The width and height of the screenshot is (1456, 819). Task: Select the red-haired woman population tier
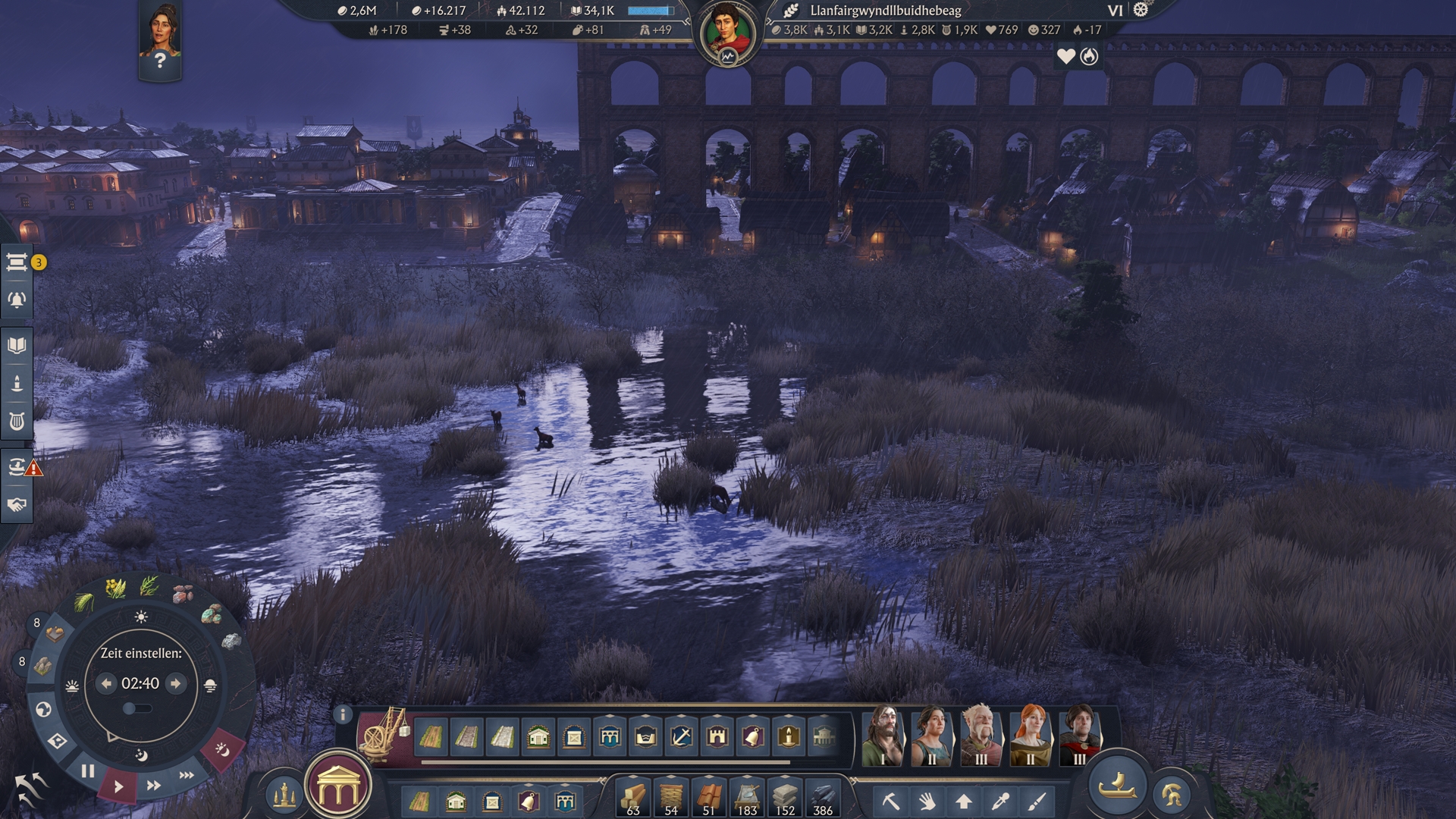click(x=1030, y=734)
